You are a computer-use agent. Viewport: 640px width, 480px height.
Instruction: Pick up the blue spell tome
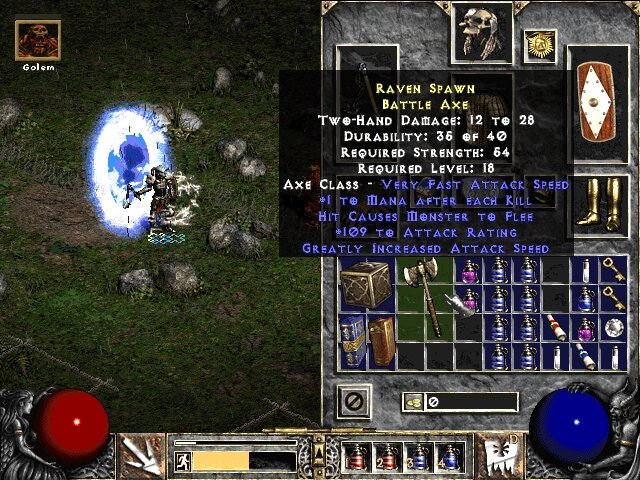[x=353, y=340]
